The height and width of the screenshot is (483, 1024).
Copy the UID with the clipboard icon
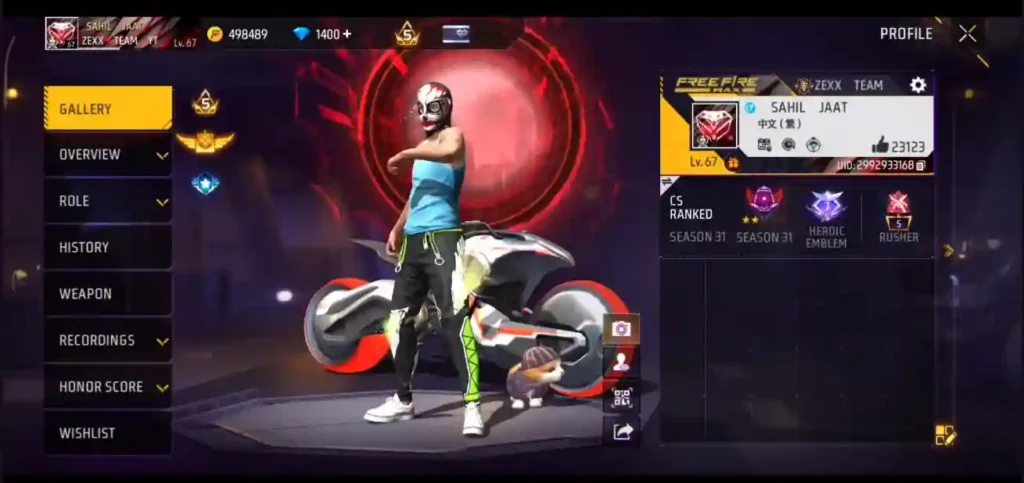920,165
